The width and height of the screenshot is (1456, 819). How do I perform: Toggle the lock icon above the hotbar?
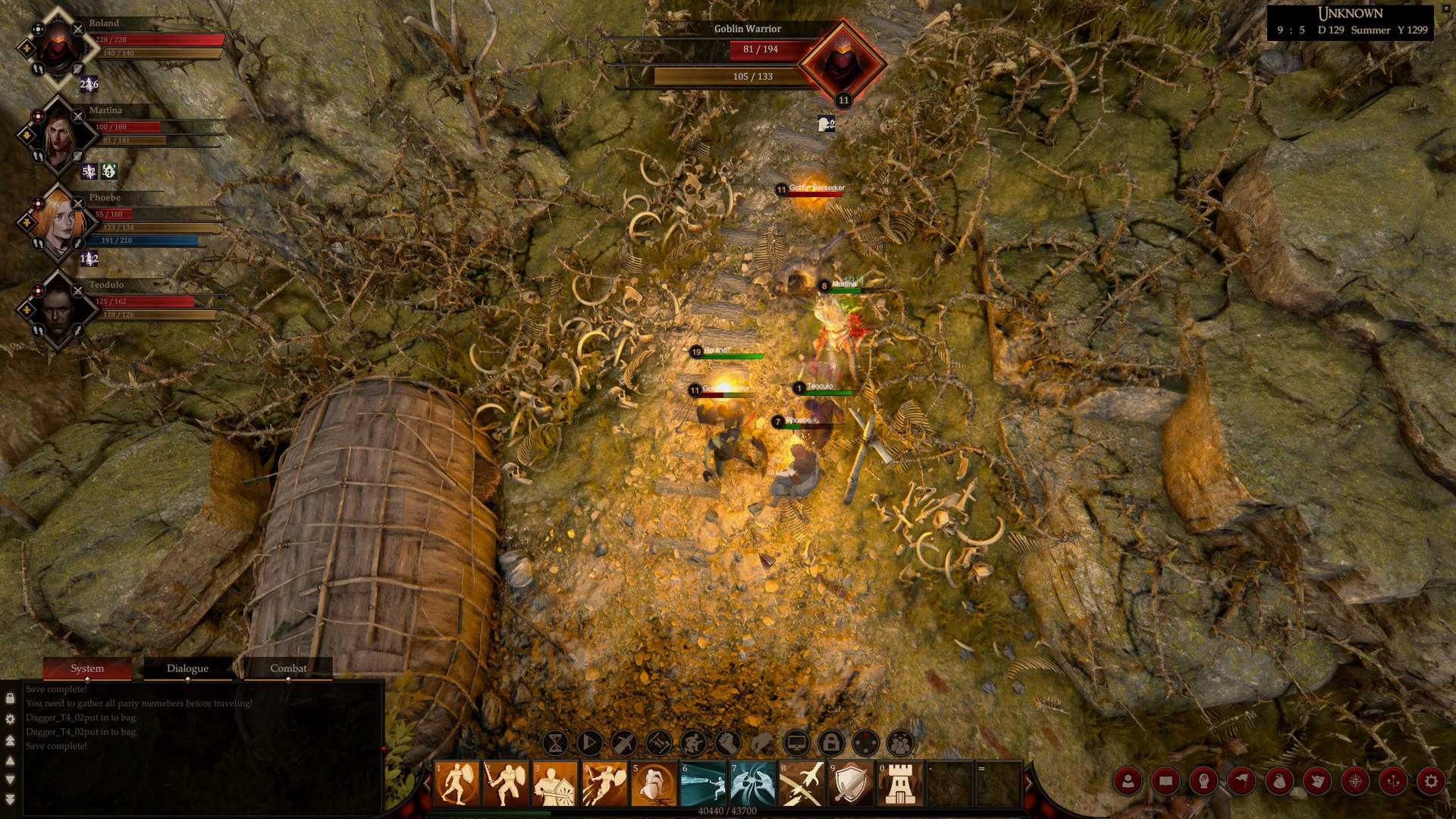[x=830, y=743]
